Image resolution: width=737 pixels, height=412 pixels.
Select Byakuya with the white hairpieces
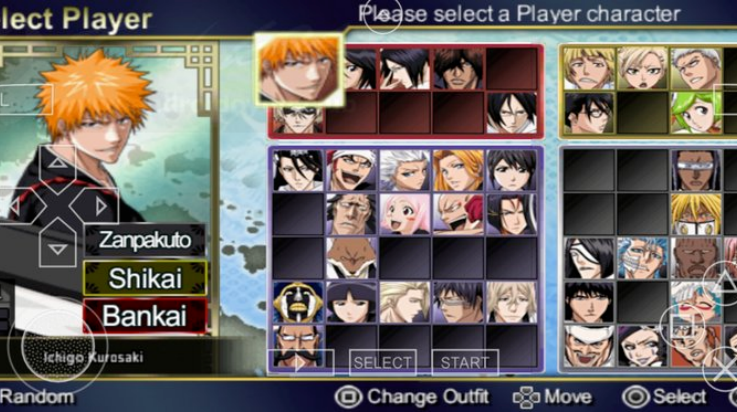pos(297,170)
